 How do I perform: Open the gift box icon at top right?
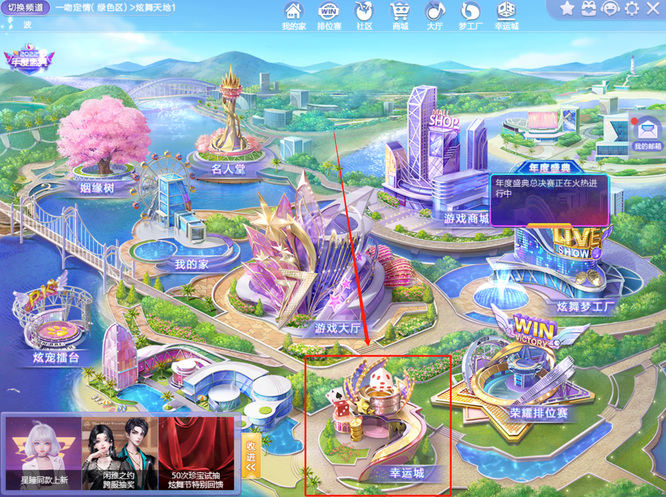pos(589,9)
